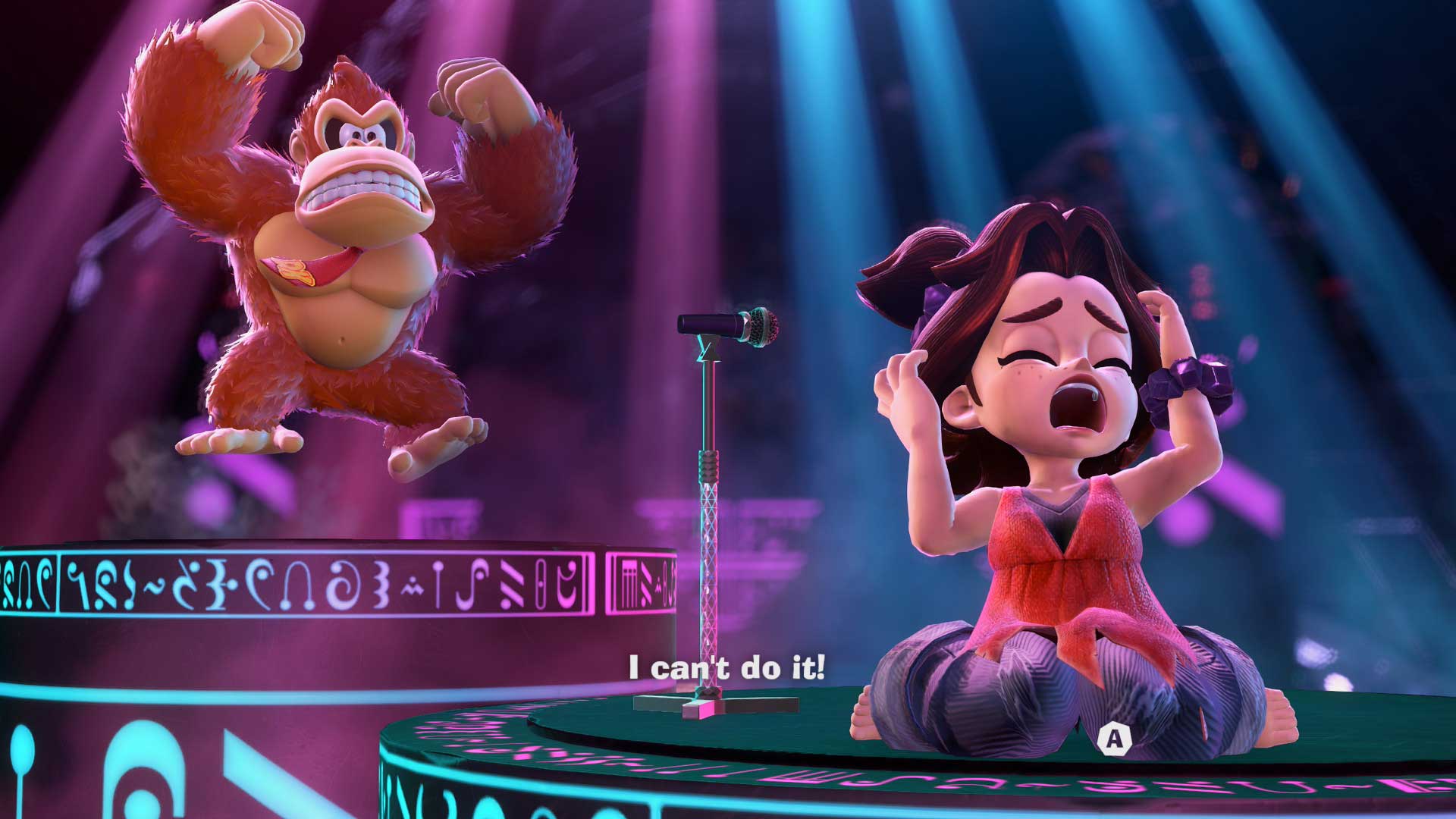The image size is (1456, 819).
Task: Click the X-shaped joint on the mic stand
Action: (x=708, y=356)
